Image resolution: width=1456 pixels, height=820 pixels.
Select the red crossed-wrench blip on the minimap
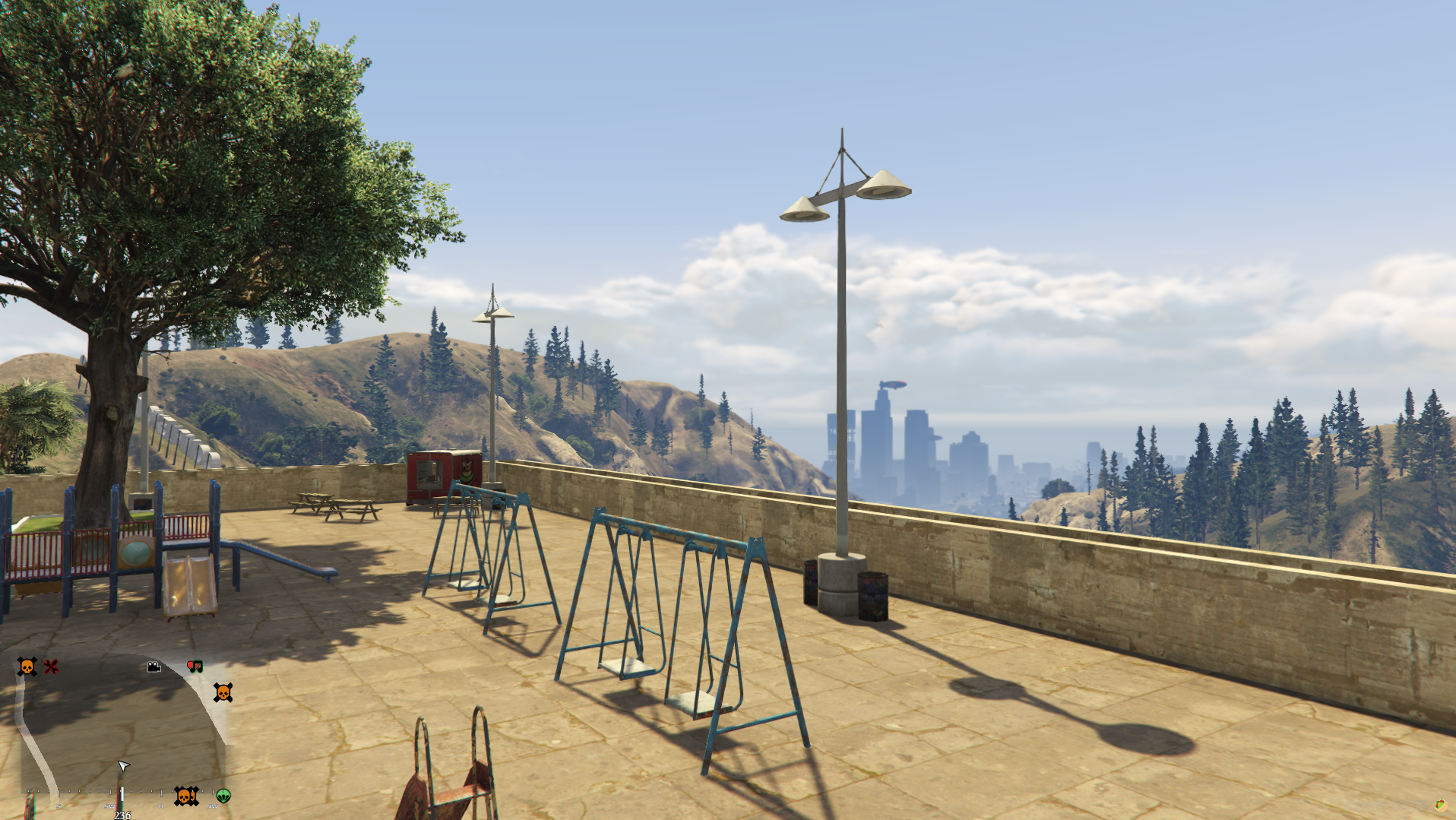51,666
